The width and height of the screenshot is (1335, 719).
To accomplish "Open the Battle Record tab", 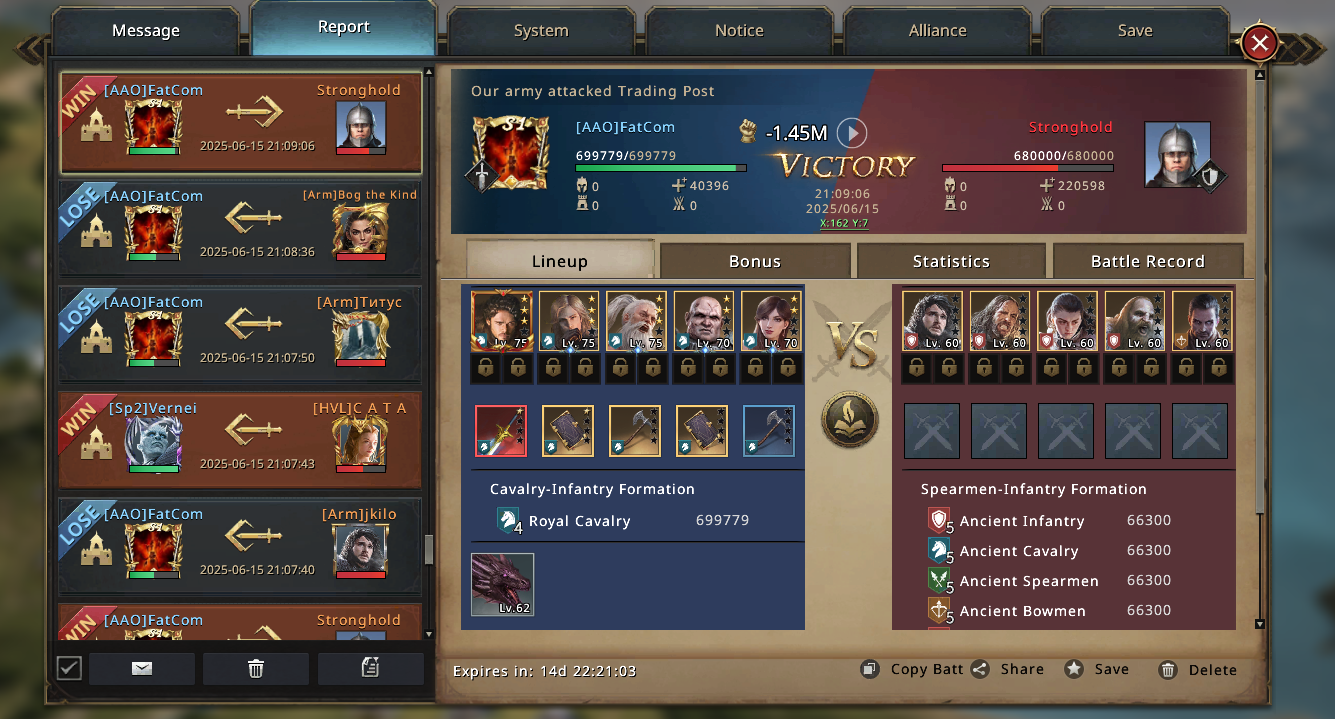I will tap(1147, 261).
